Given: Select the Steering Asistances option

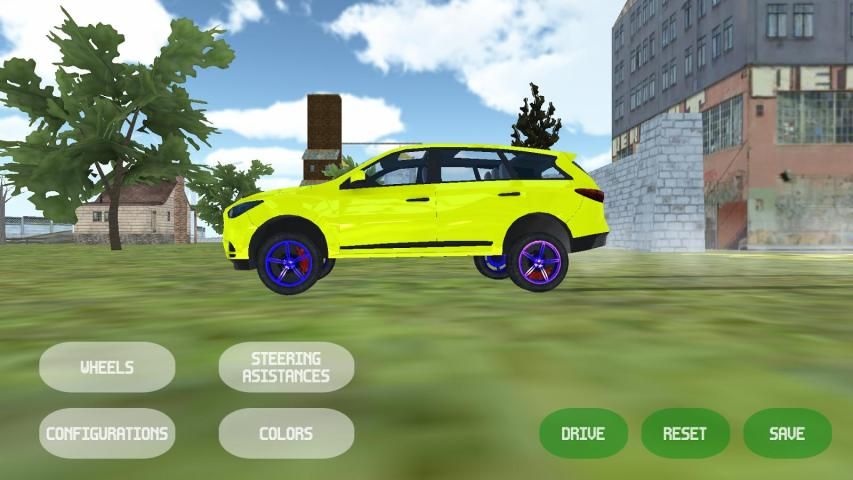Looking at the screenshot, I should pyautogui.click(x=286, y=367).
